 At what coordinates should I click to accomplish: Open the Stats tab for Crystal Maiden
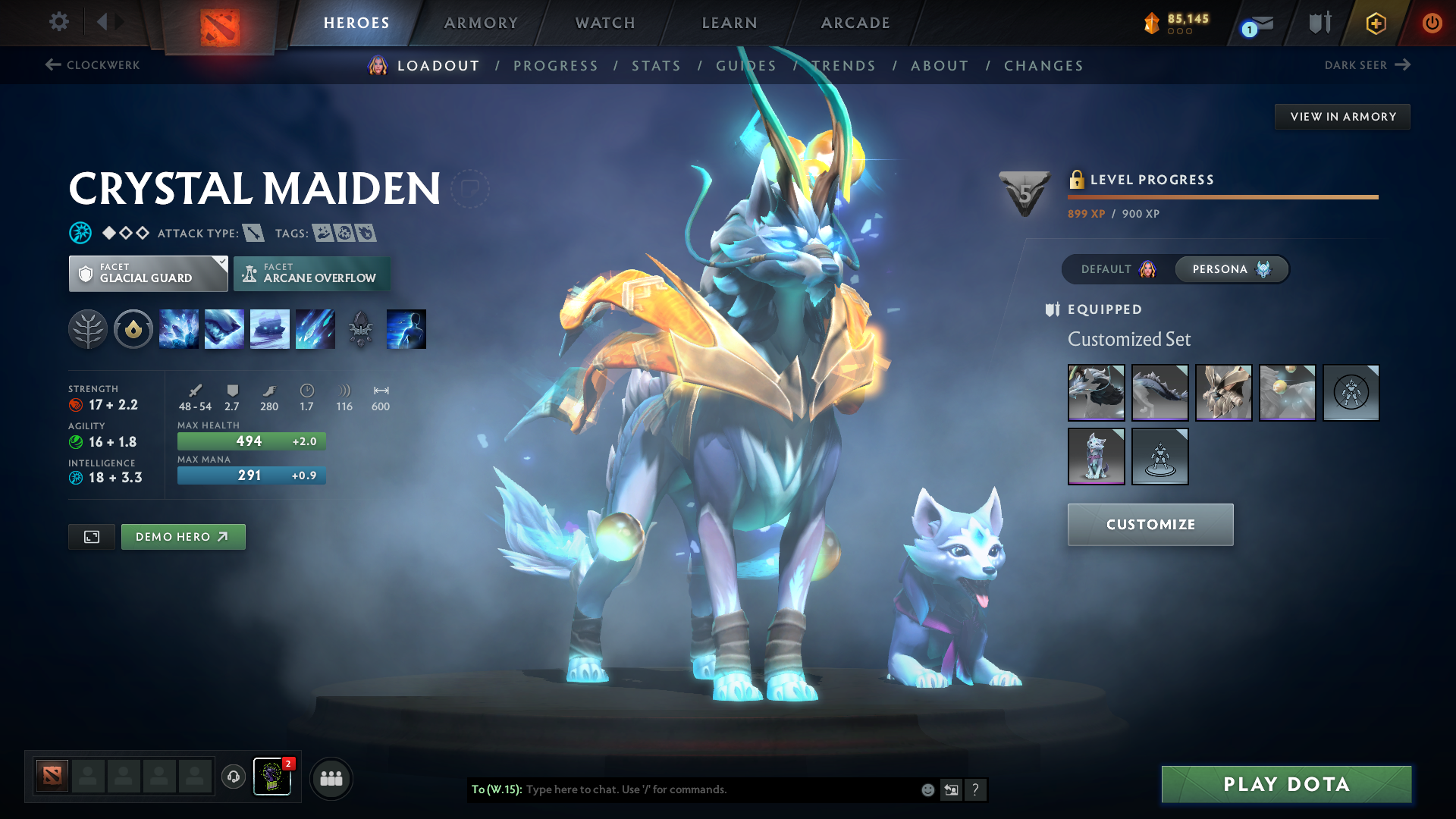click(656, 65)
